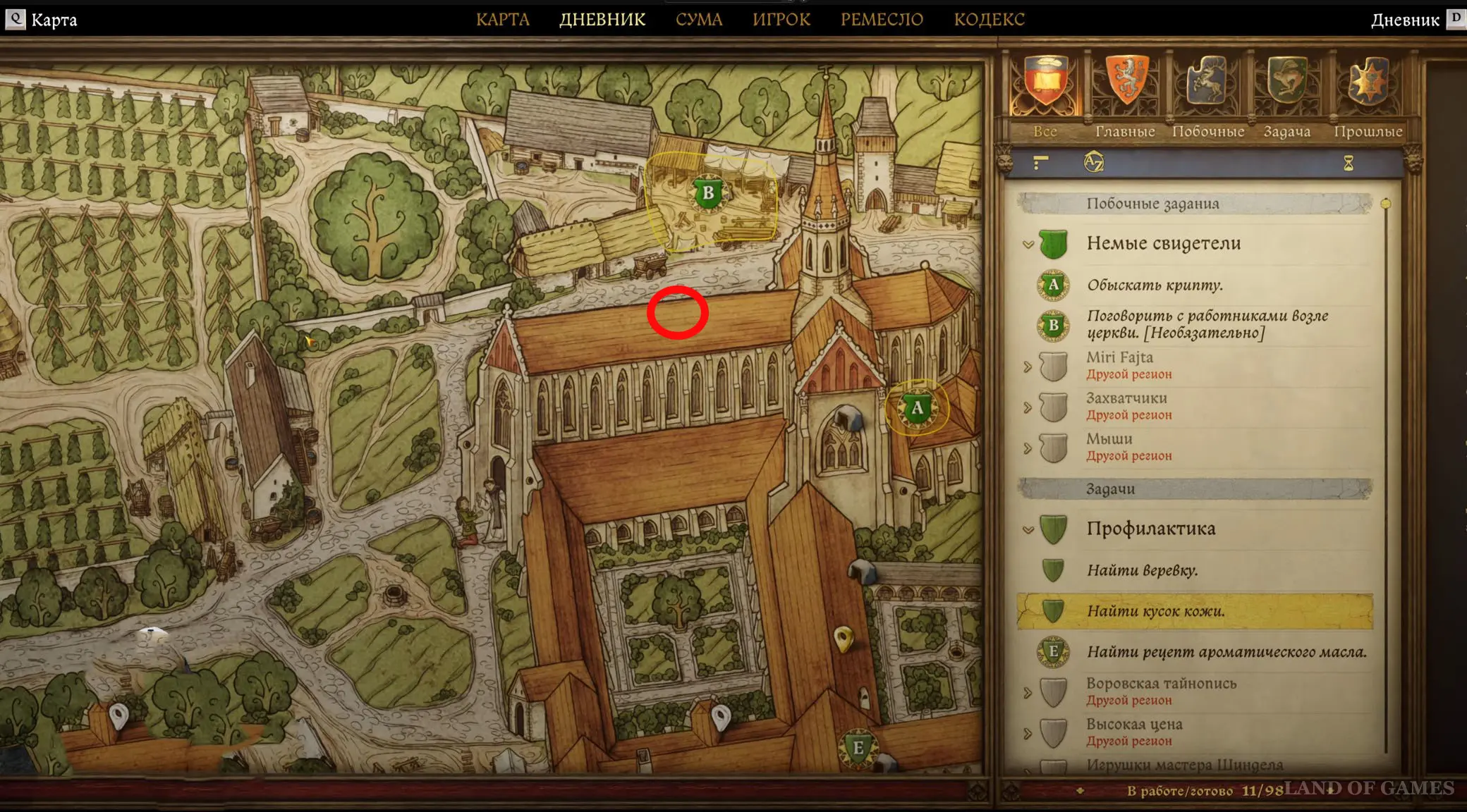The image size is (1467, 812).
Task: Show all quests with the Все filter
Action: [1045, 85]
